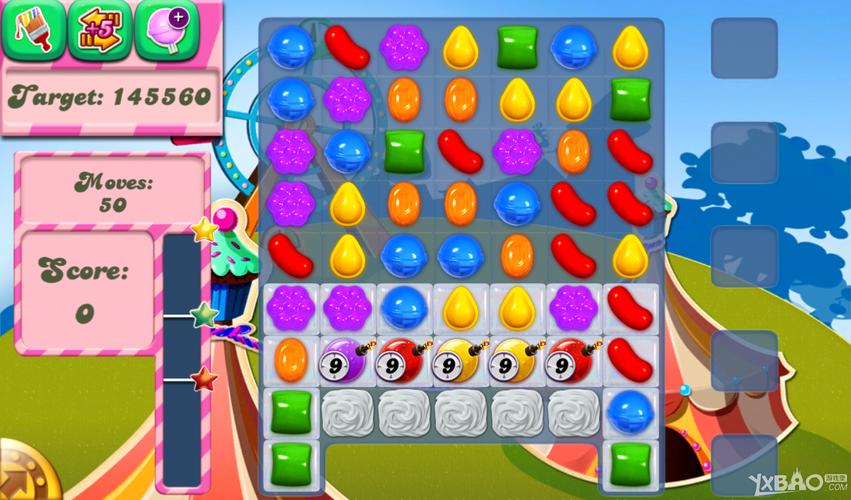The height and width of the screenshot is (500, 851).
Task: Choose the purple candy in the top row
Action: coord(403,47)
